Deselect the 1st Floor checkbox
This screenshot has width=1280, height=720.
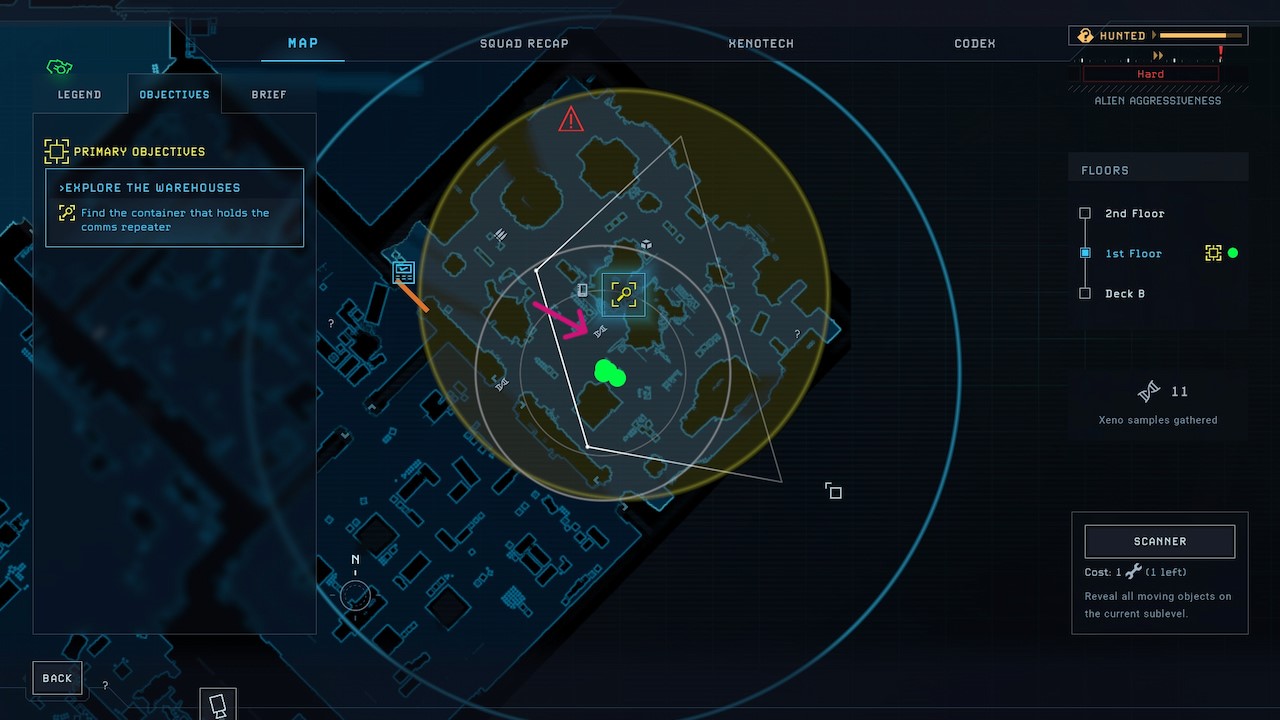(x=1085, y=253)
